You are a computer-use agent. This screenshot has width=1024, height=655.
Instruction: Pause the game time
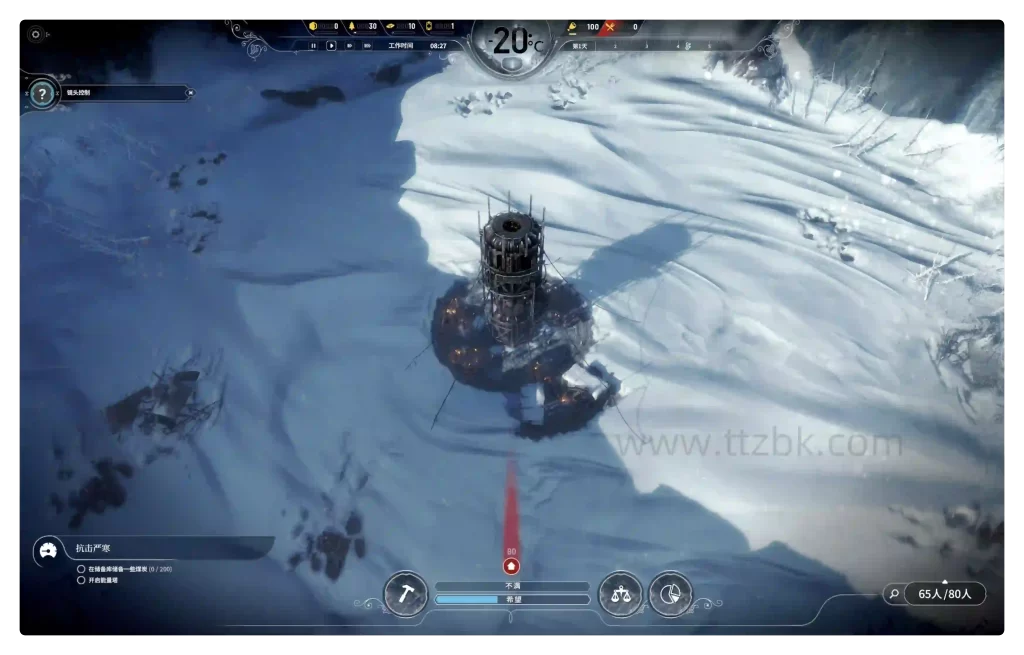(x=313, y=45)
